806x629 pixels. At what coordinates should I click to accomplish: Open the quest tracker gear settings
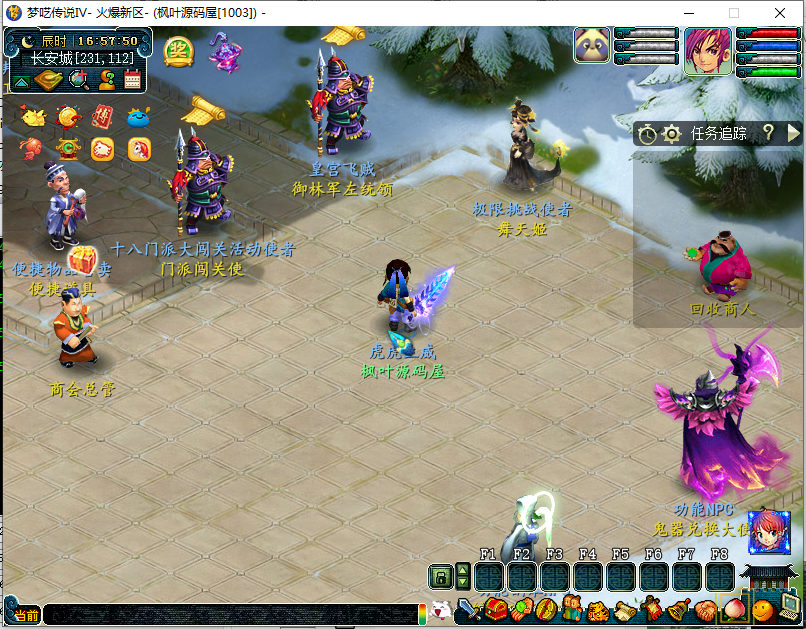point(672,133)
